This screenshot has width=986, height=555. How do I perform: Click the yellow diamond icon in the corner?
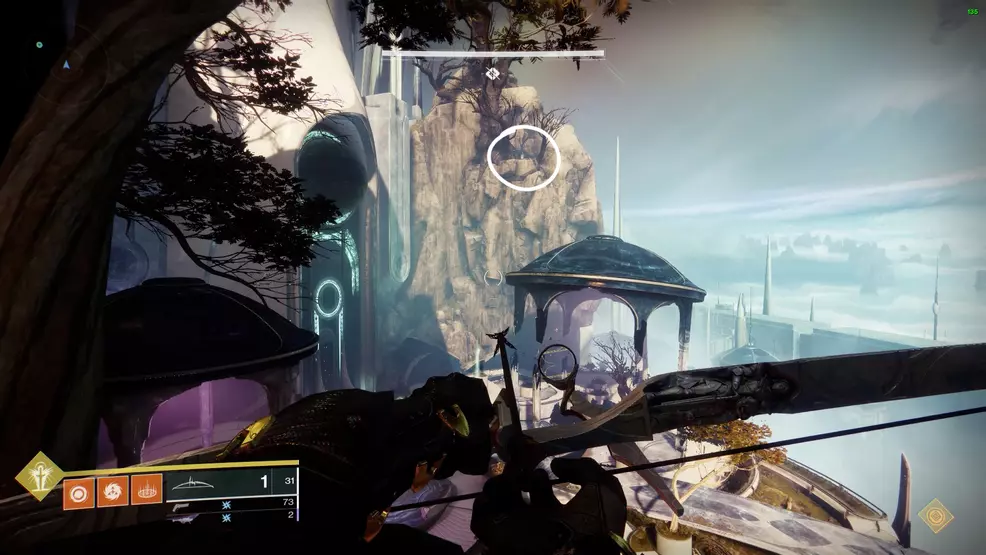click(x=936, y=516)
